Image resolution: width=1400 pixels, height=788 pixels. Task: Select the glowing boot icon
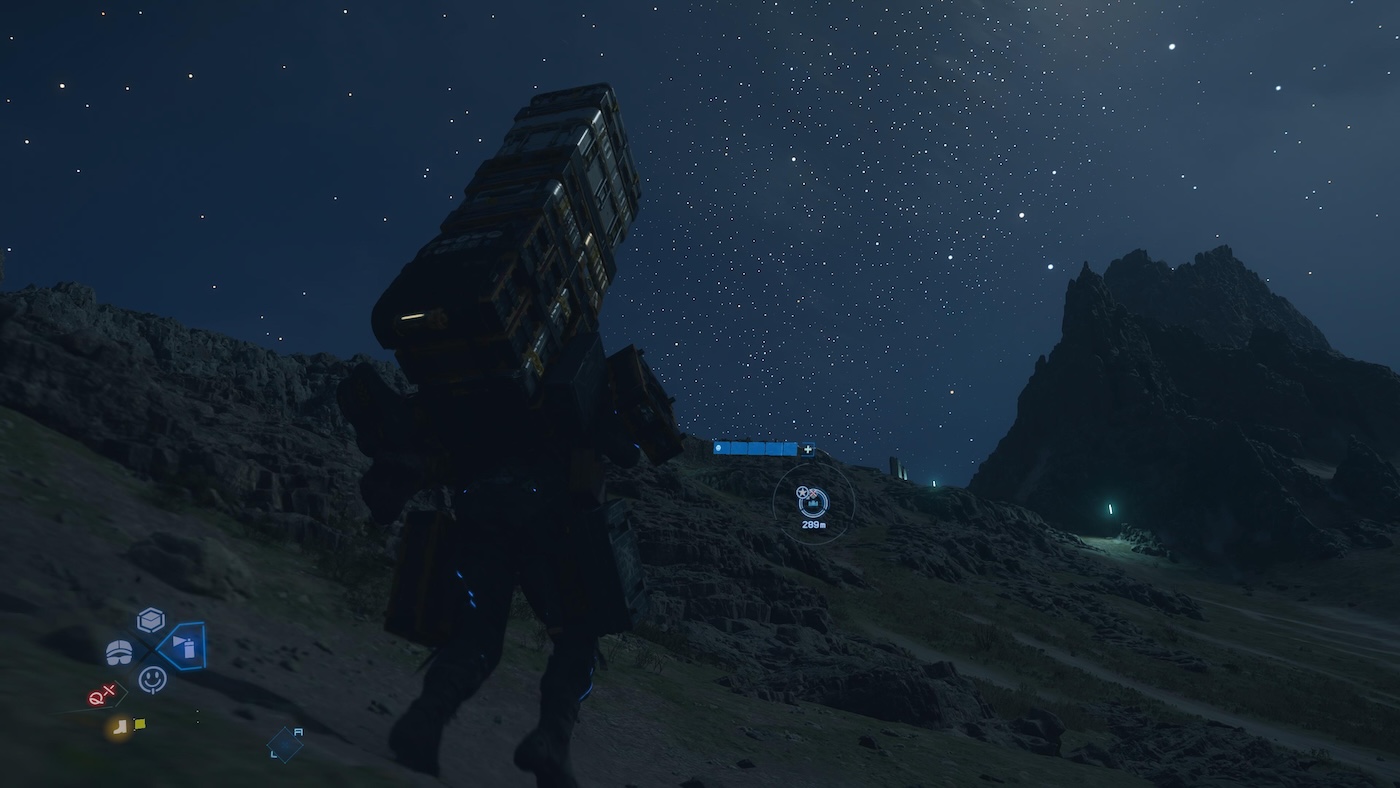120,727
